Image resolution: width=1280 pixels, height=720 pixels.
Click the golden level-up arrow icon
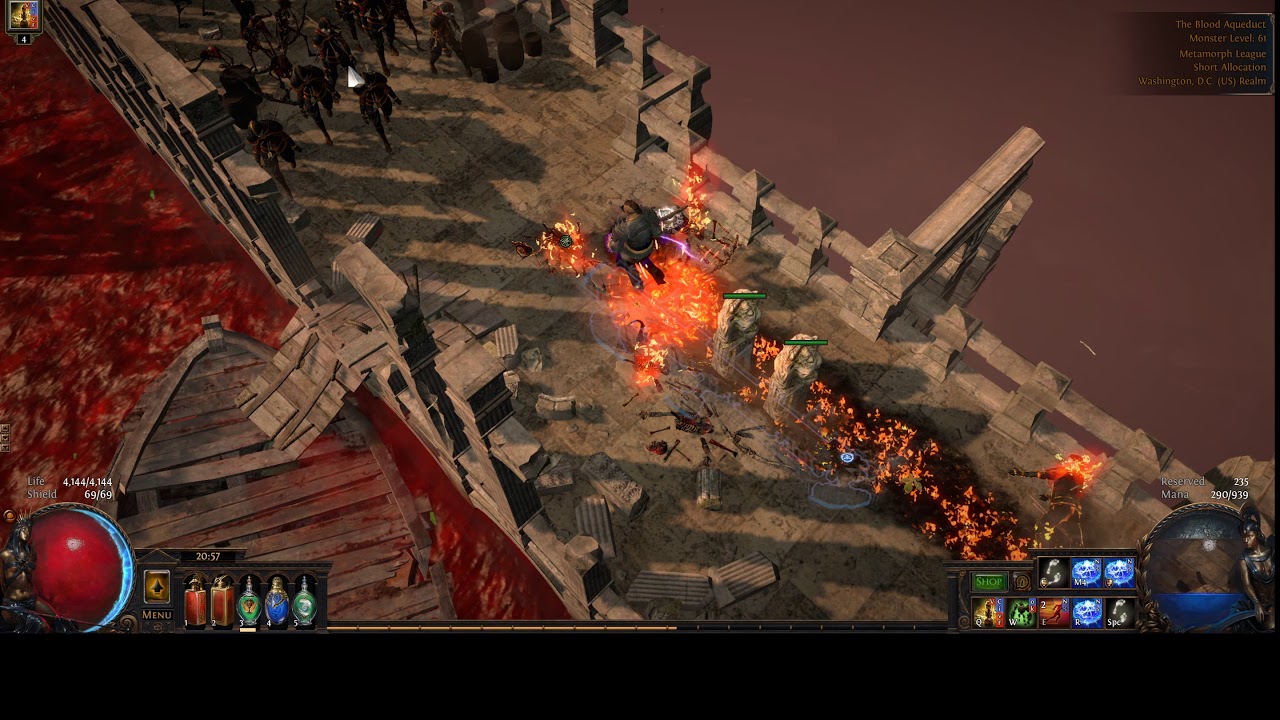[157, 587]
